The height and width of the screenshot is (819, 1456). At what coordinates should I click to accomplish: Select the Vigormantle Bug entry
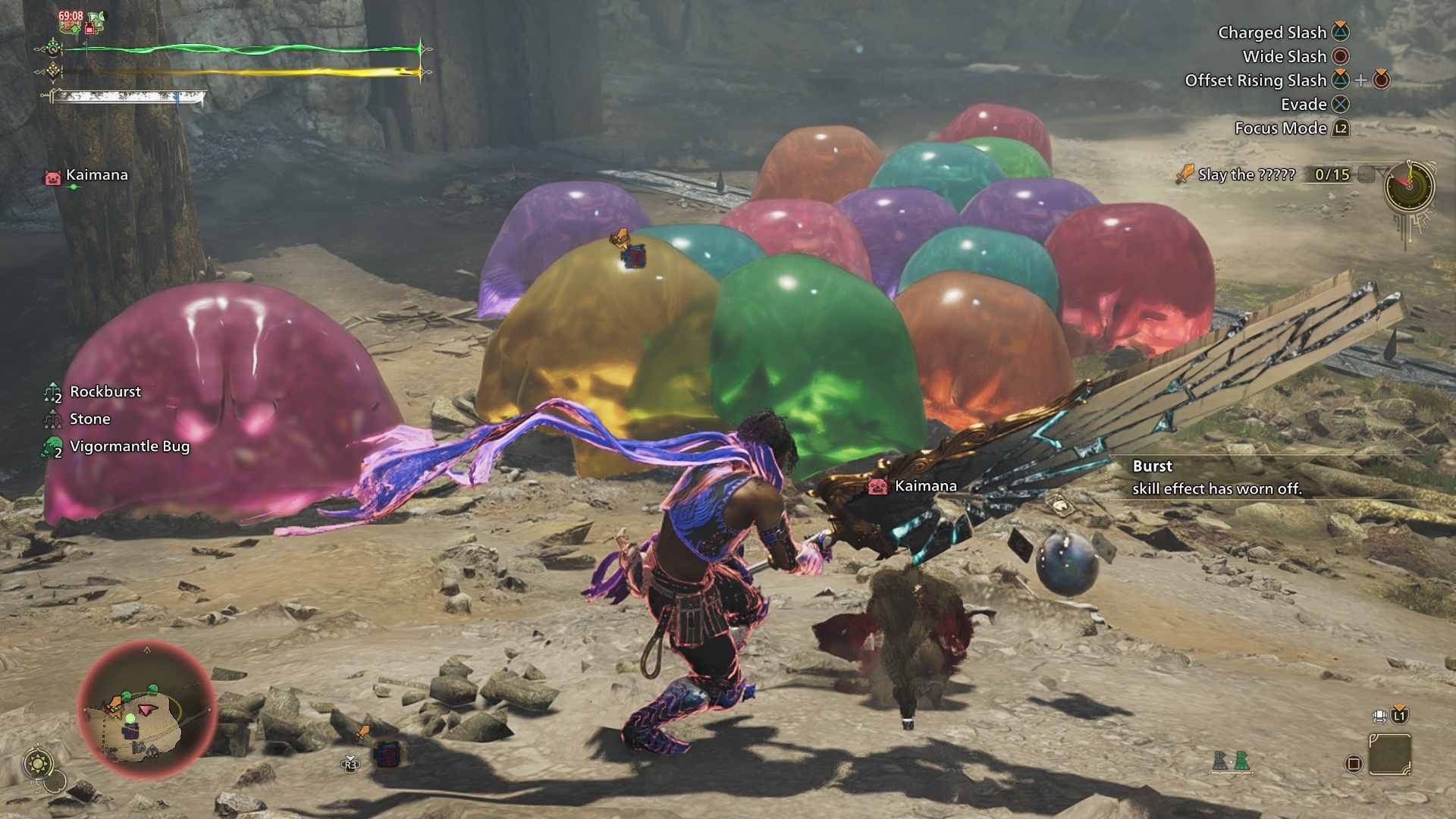click(129, 447)
